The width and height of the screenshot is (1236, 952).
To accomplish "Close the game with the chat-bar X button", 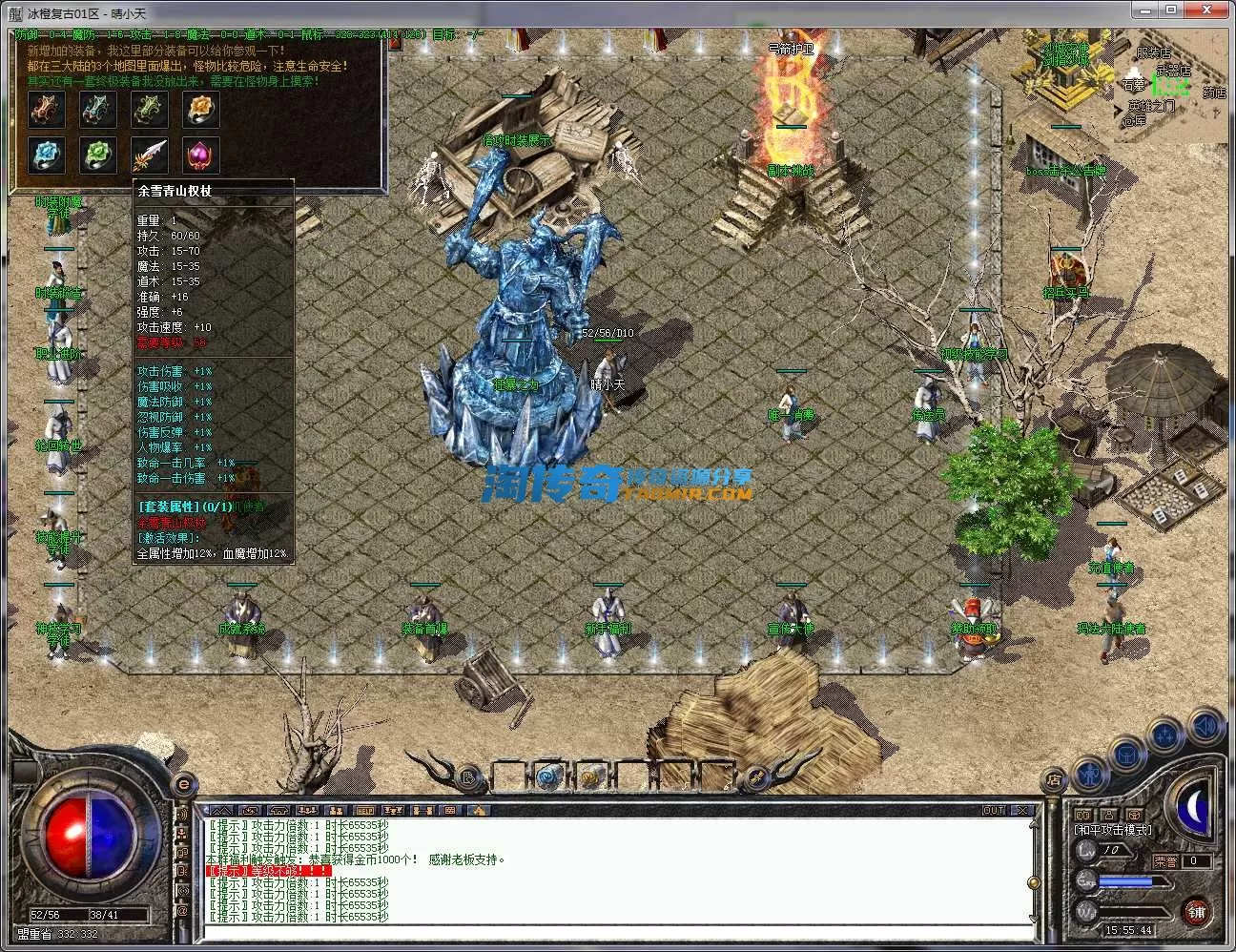I will pos(1022,811).
